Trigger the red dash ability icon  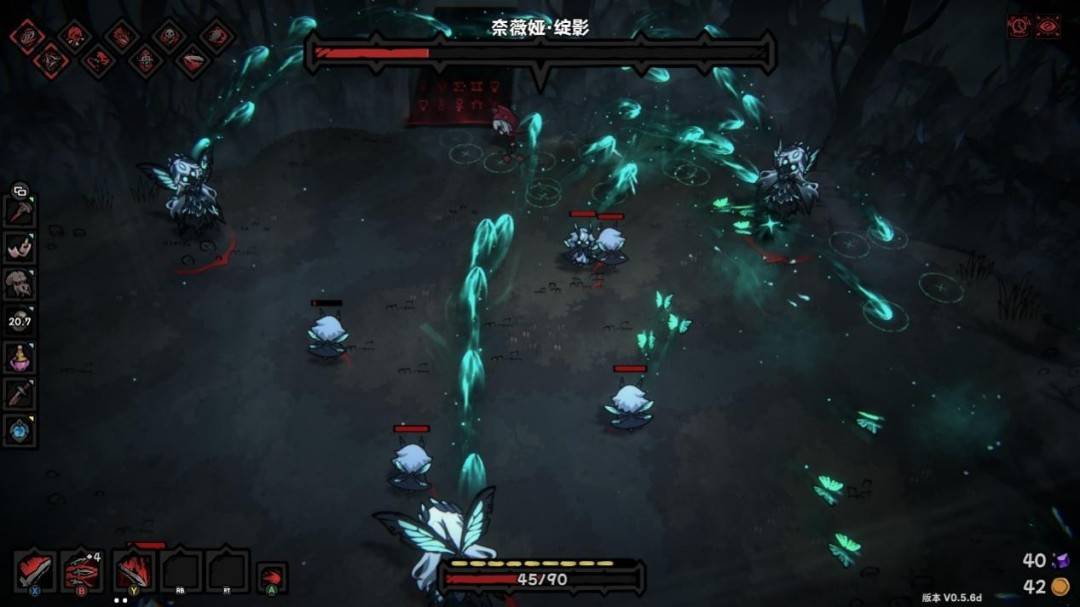point(270,577)
